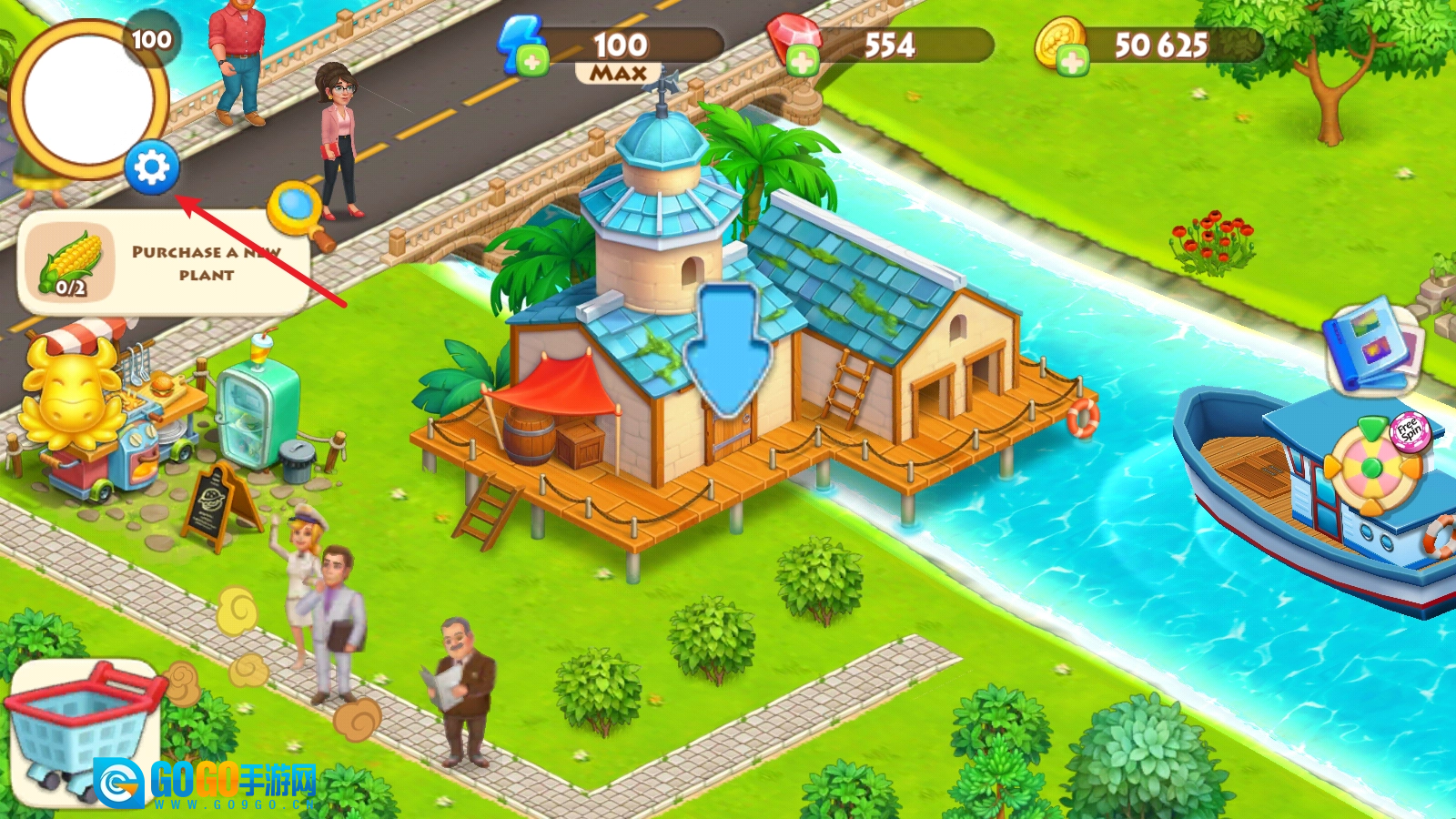Open settings with the blue gear icon
Image resolution: width=1456 pixels, height=819 pixels.
click(151, 167)
